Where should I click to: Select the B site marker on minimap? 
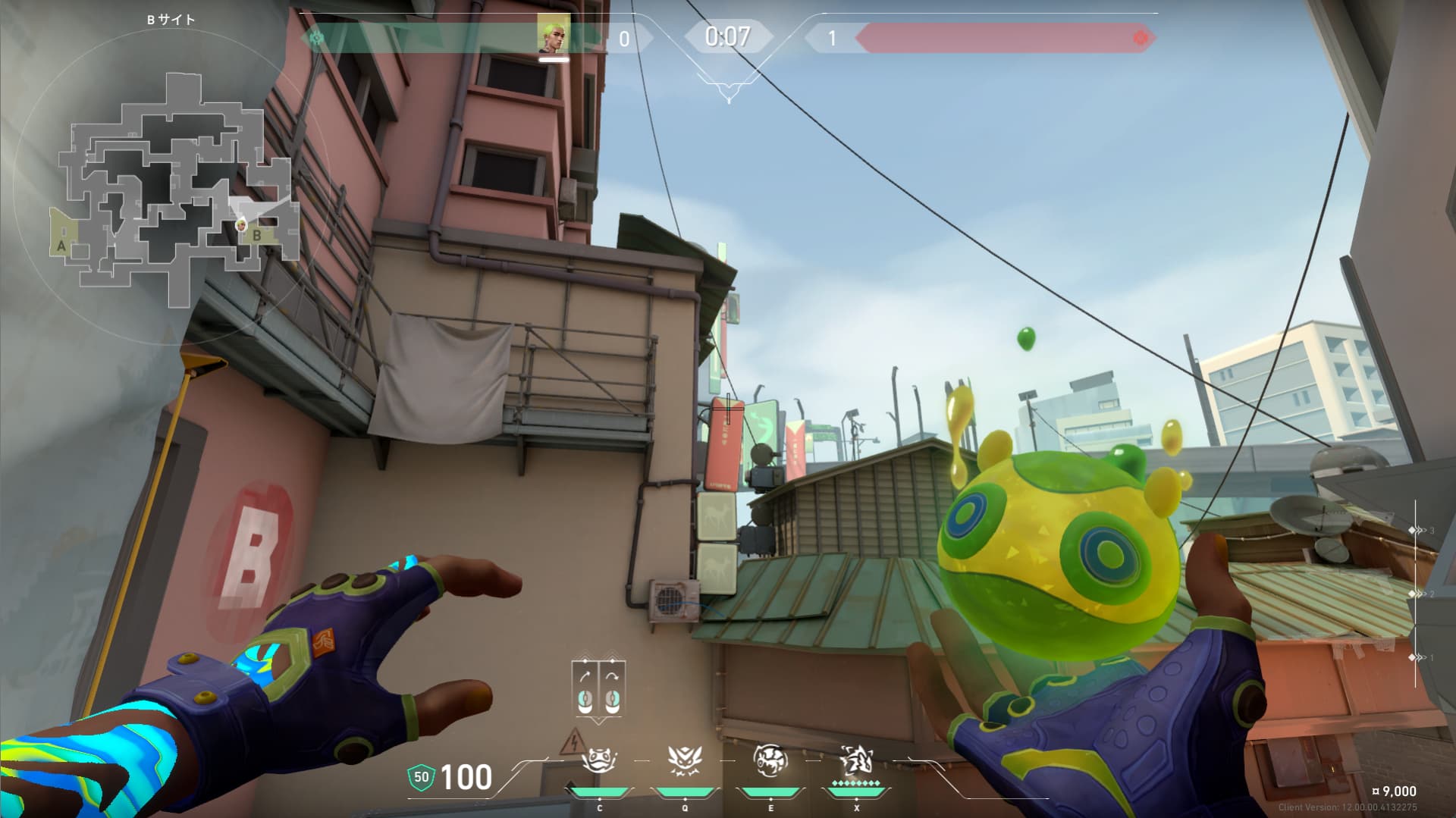257,235
